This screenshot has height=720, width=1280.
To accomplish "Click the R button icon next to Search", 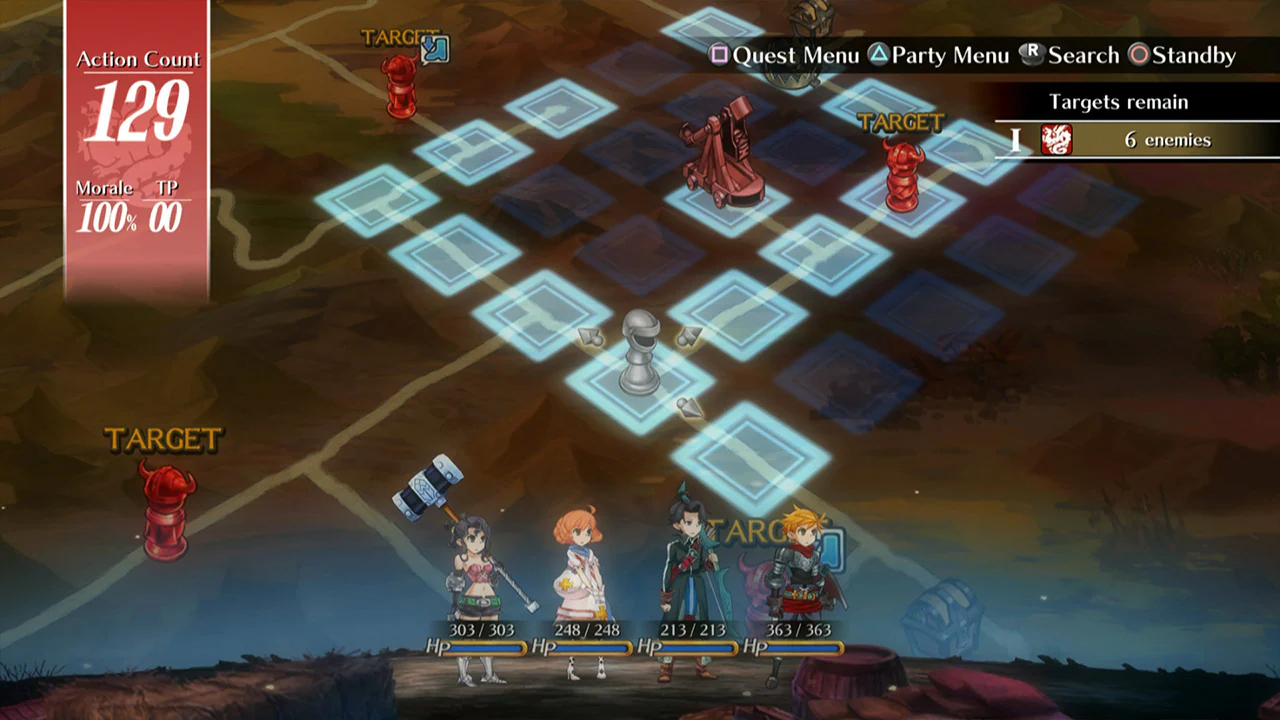I will 1030,55.
